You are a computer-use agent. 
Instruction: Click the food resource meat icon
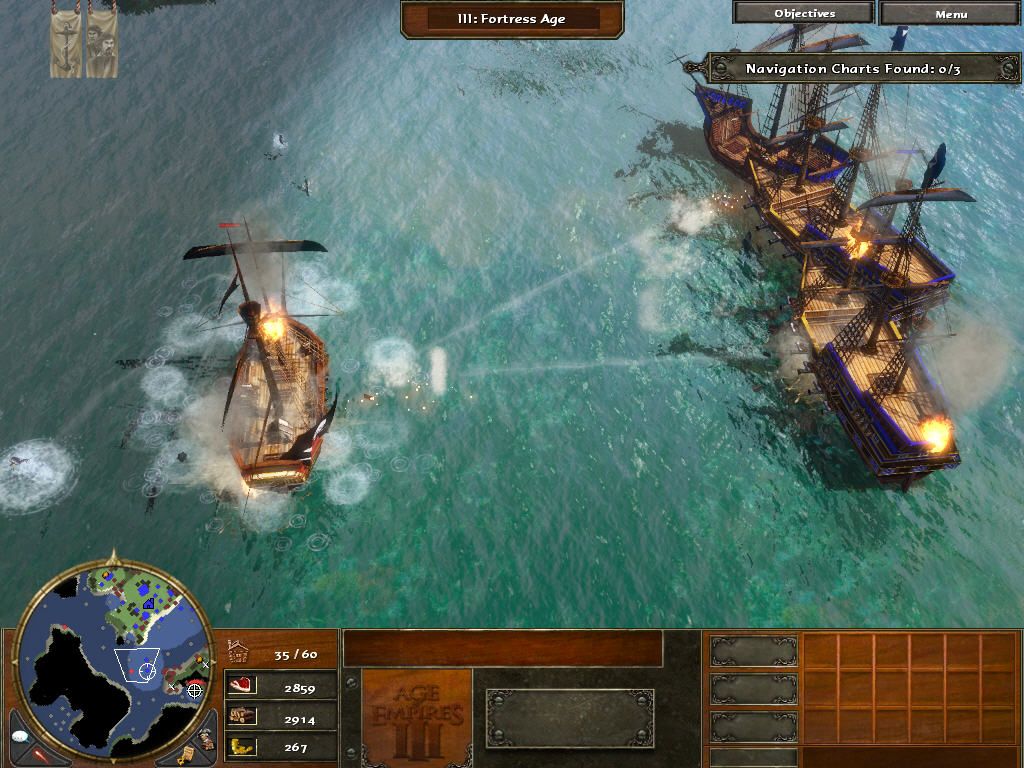(x=242, y=686)
